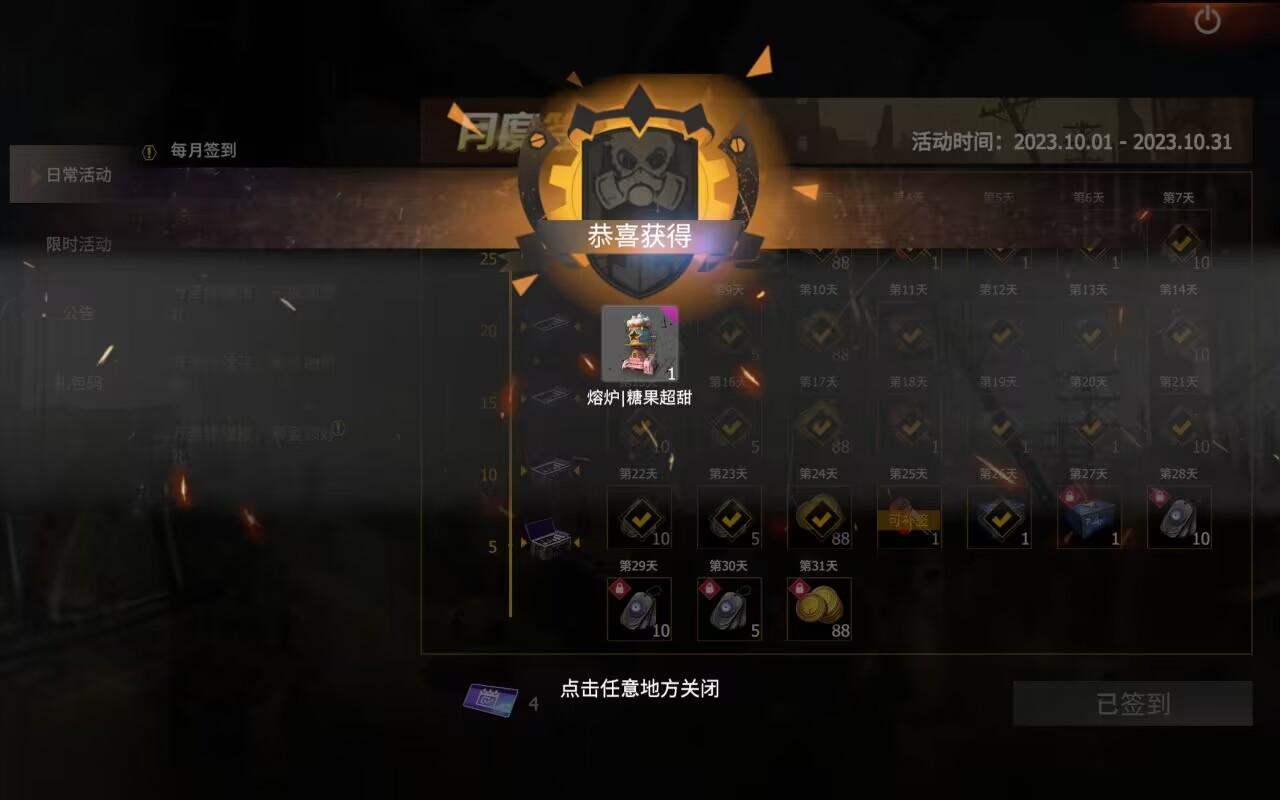Click the dog tag reward on 第29天
1280x800 pixels.
[x=639, y=608]
